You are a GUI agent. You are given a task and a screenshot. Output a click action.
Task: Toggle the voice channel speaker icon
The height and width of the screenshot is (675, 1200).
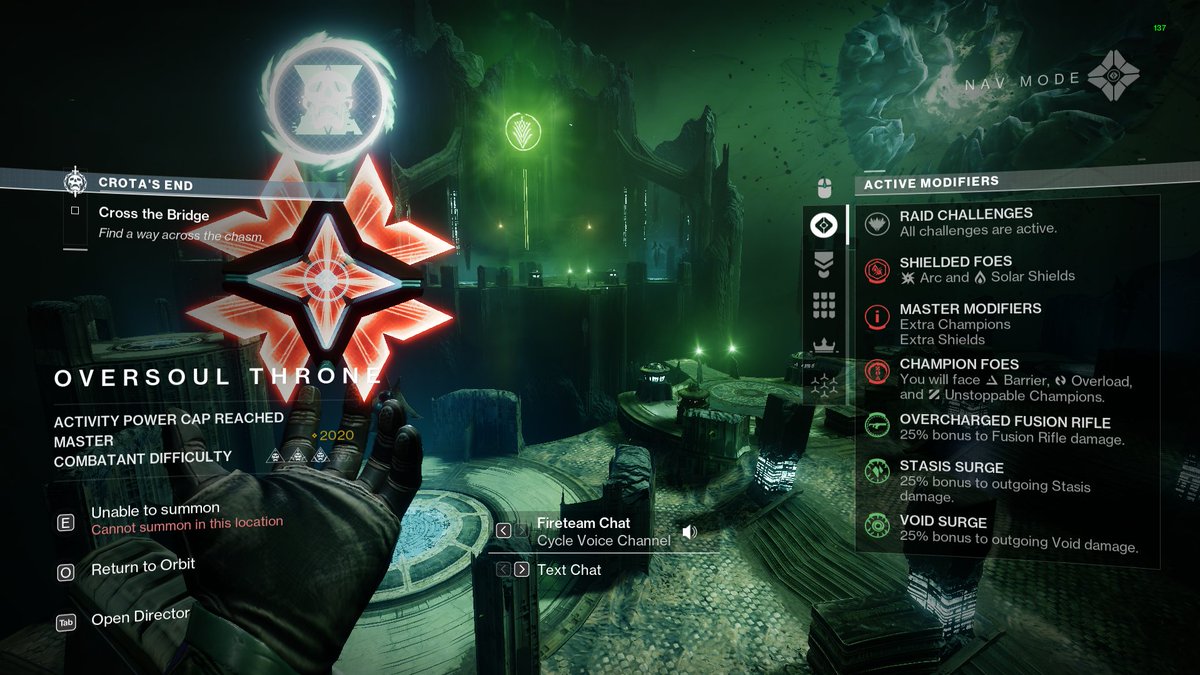coord(689,532)
